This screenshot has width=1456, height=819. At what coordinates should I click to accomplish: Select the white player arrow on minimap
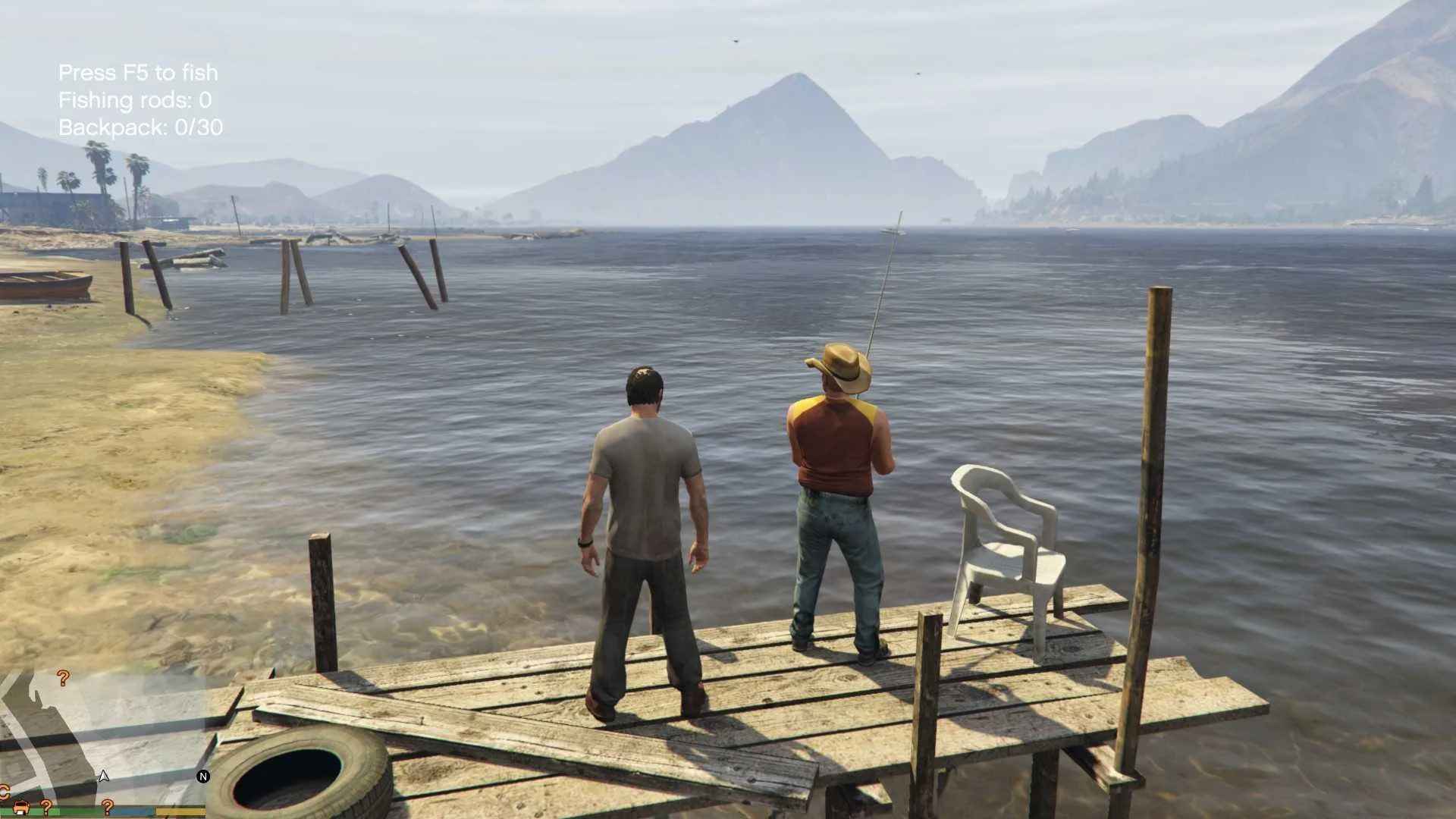click(104, 776)
